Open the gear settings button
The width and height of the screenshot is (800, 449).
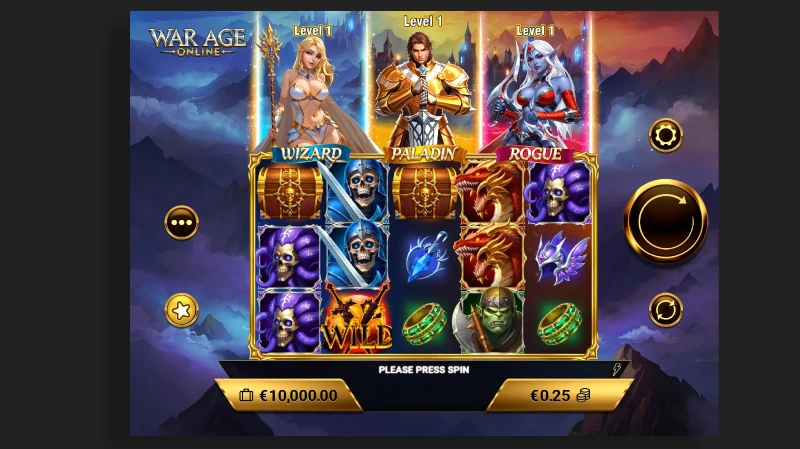[665, 135]
